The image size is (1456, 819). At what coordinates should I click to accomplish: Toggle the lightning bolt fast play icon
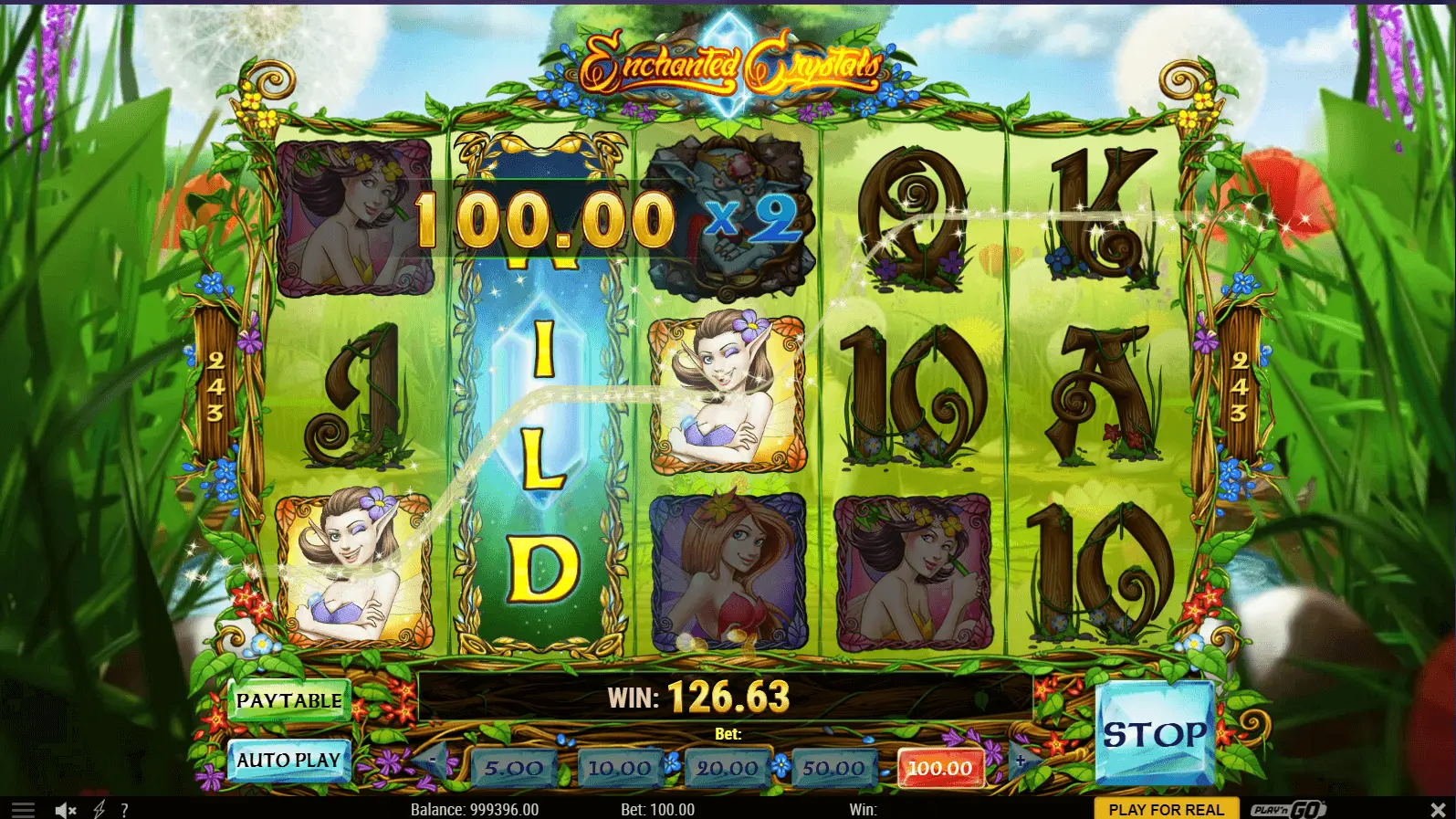100,810
